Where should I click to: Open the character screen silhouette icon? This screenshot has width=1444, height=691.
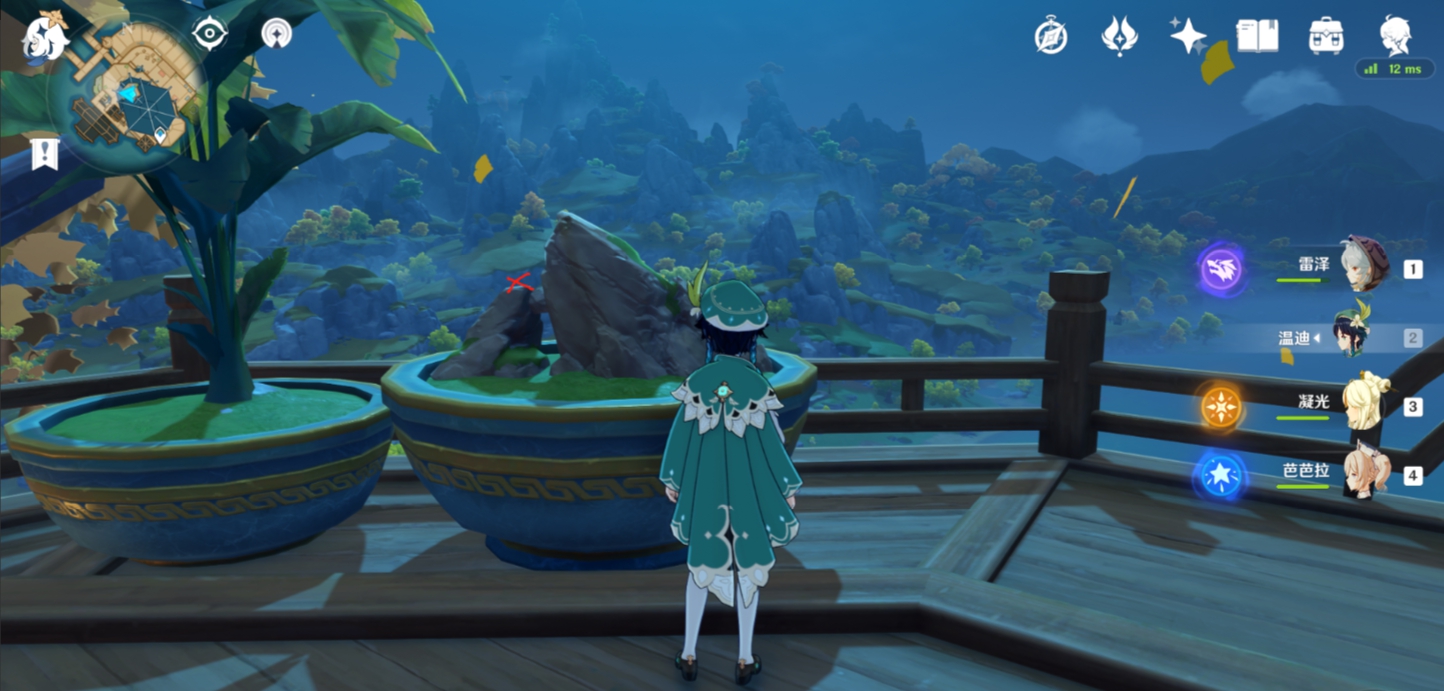click(1396, 35)
